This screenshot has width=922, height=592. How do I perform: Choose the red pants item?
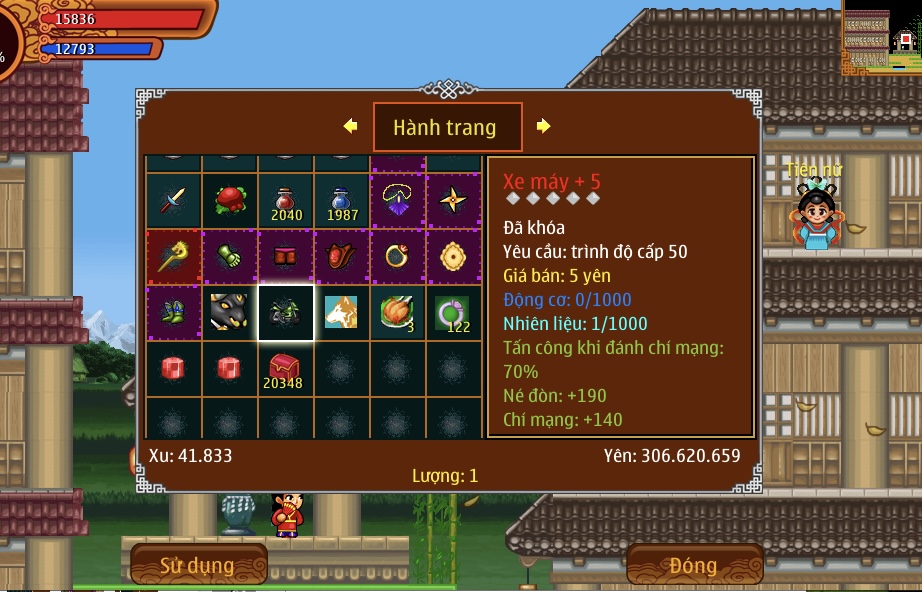point(286,257)
